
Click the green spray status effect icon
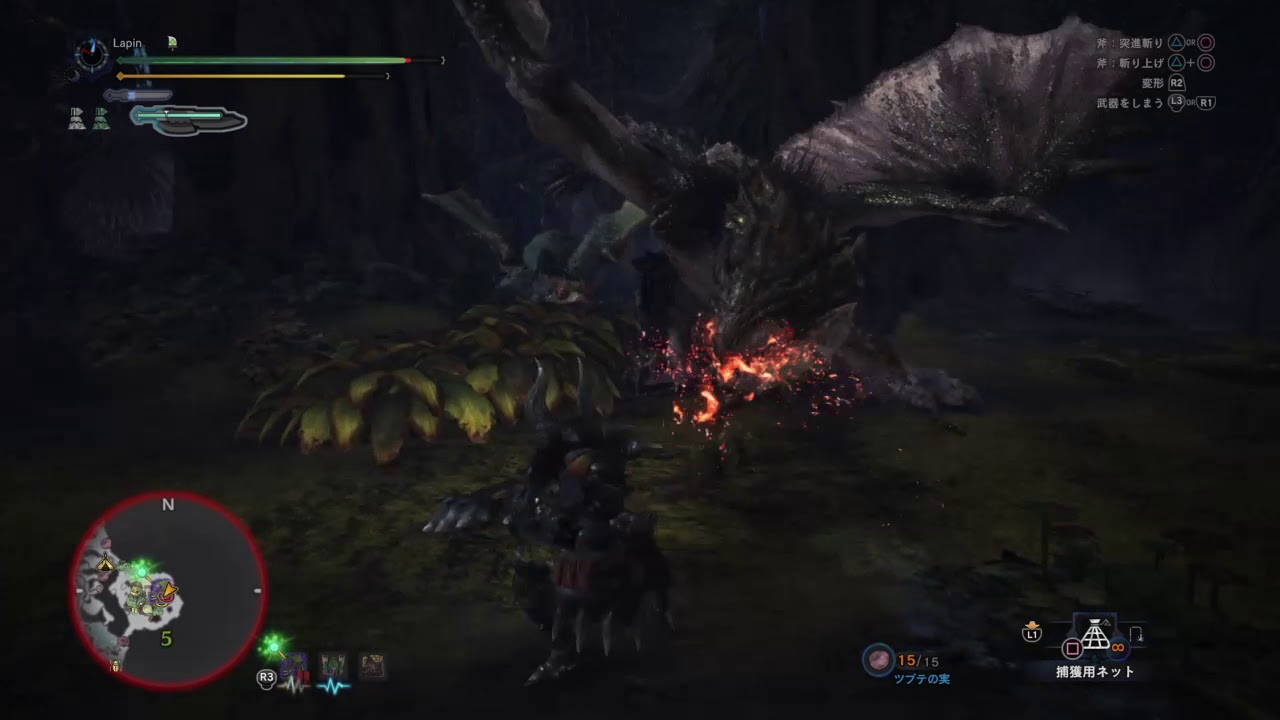tap(171, 42)
